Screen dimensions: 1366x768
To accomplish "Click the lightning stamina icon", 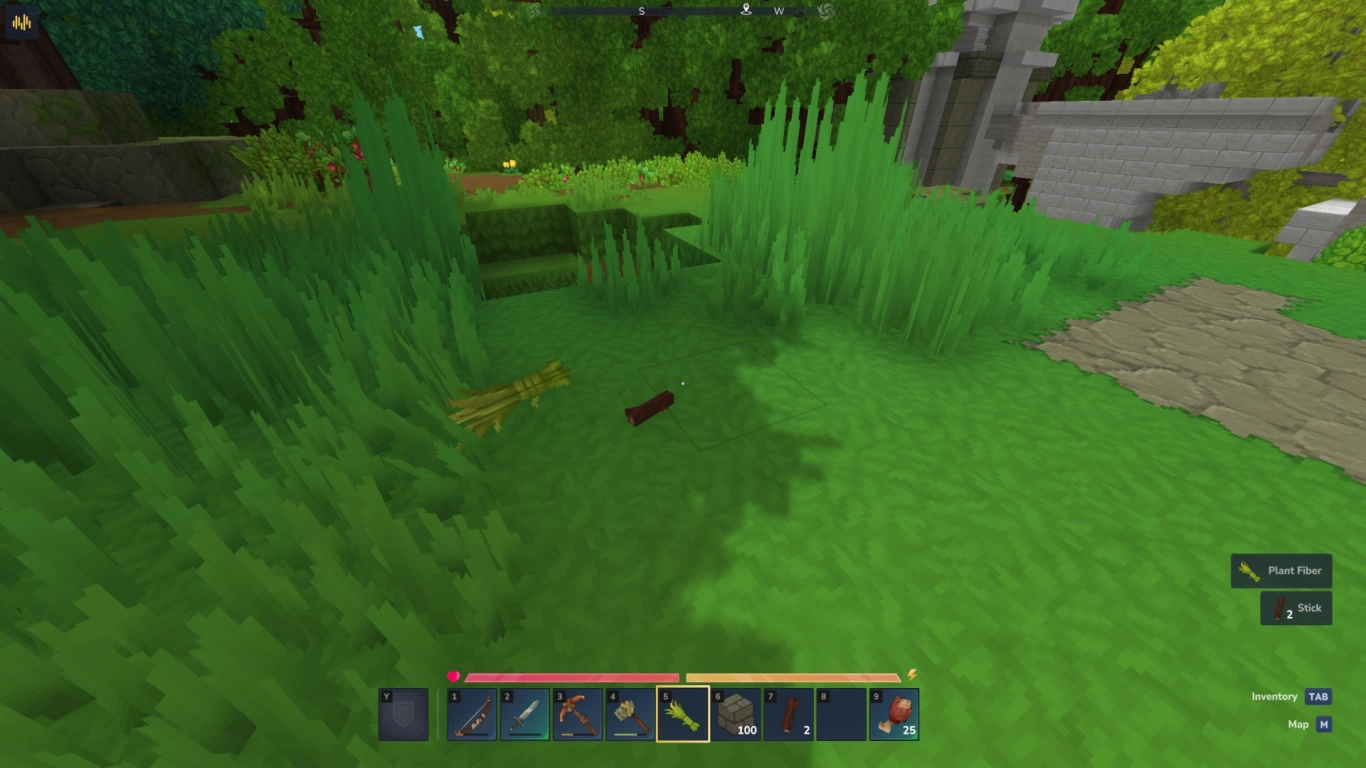I will [x=910, y=674].
